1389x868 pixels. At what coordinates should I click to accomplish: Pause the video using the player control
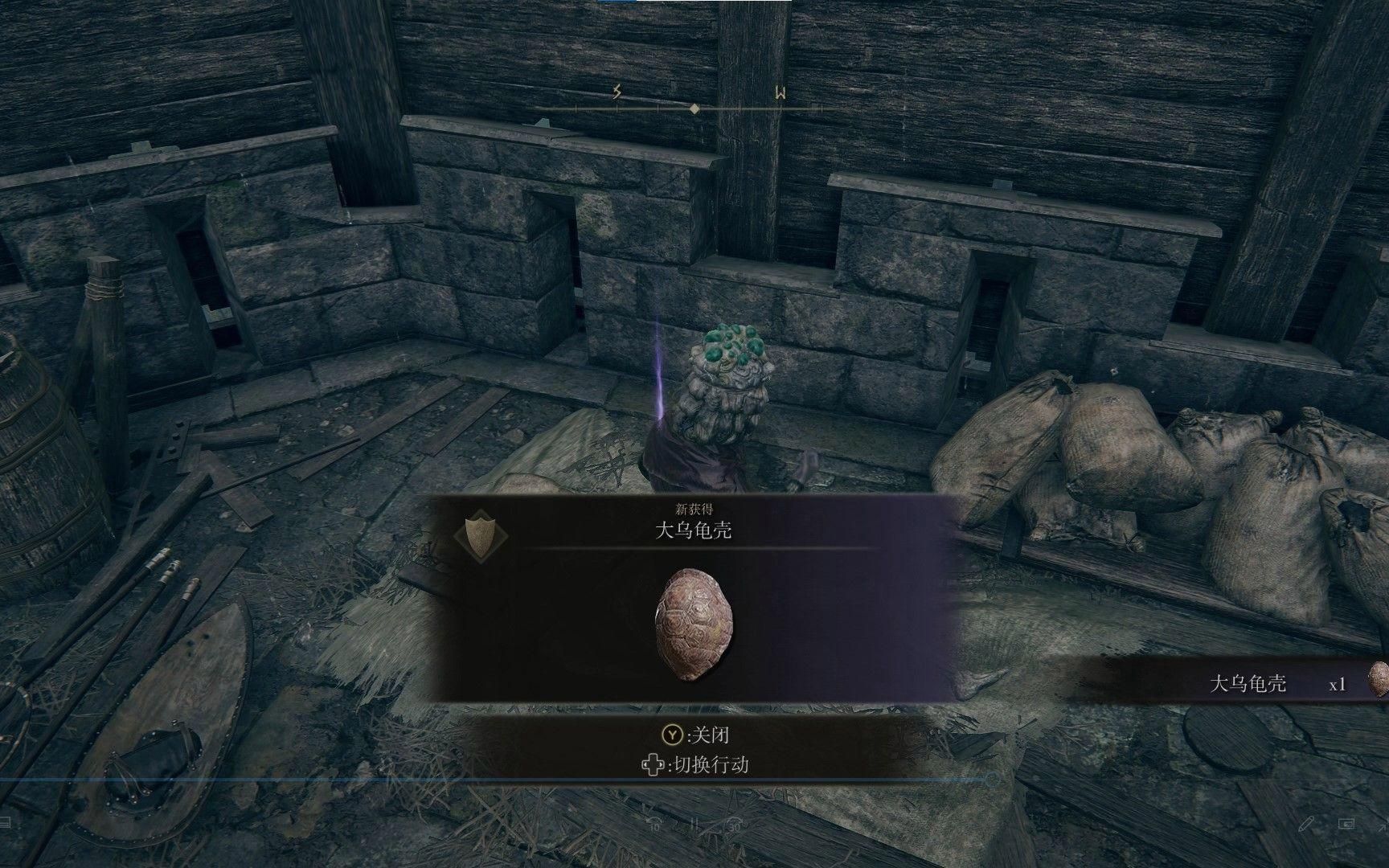(x=696, y=825)
